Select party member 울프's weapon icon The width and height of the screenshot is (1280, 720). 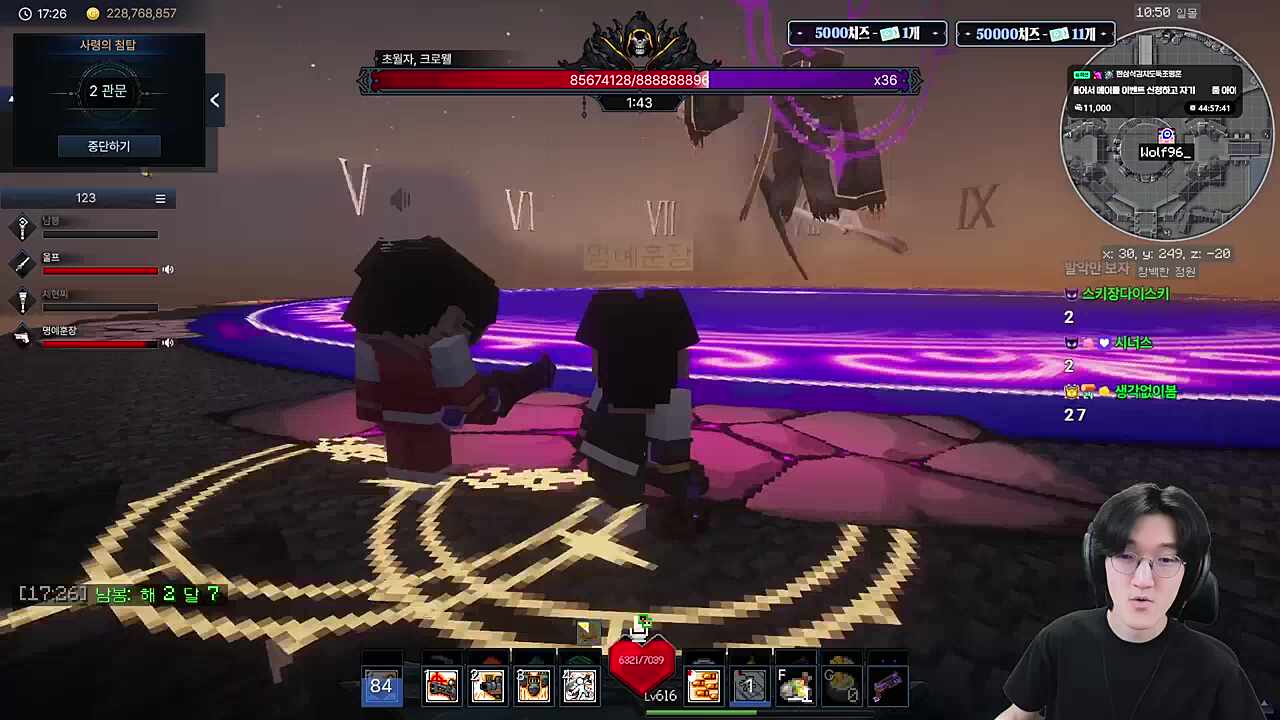22,264
